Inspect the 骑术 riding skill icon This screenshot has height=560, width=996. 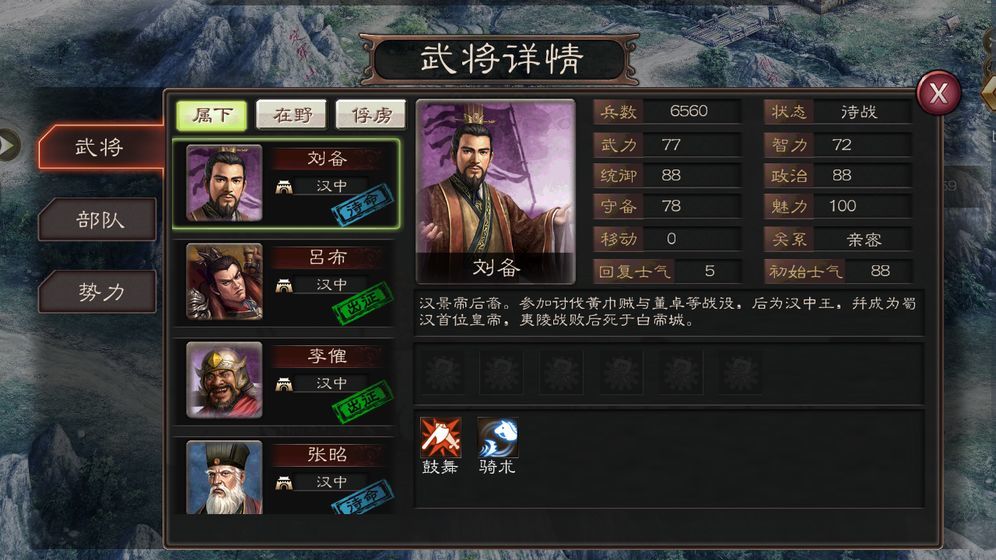pyautogui.click(x=497, y=438)
